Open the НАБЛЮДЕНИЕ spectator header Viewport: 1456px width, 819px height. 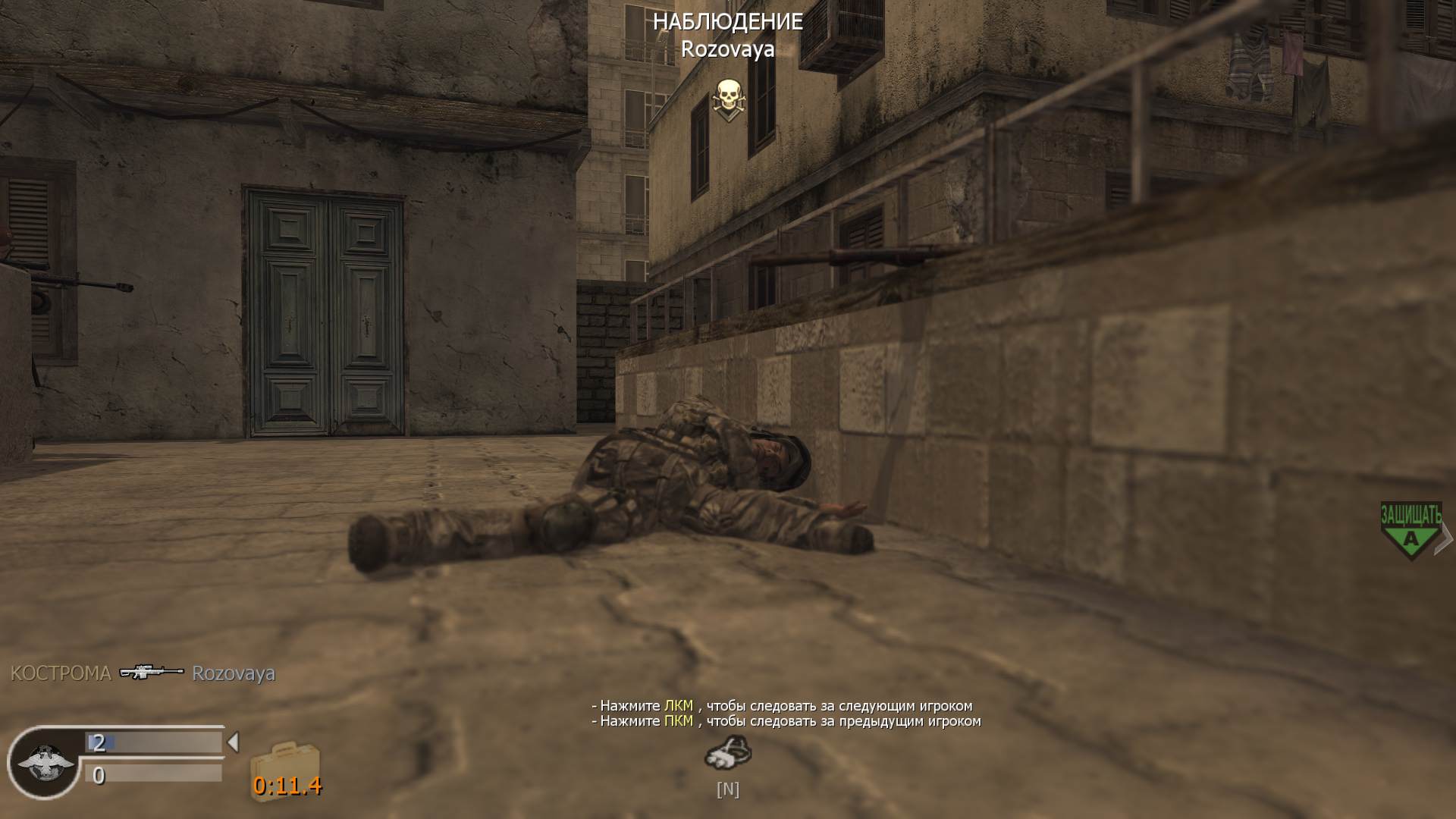727,23
